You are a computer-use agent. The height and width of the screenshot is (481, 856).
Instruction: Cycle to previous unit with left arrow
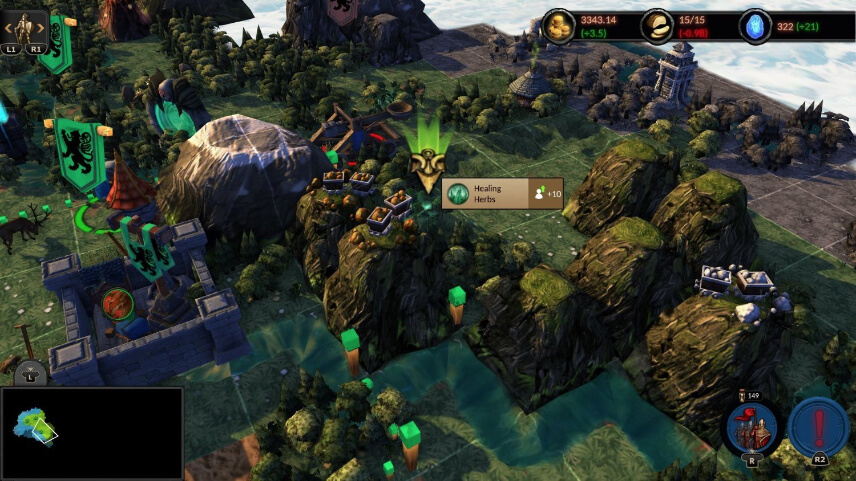click(7, 28)
